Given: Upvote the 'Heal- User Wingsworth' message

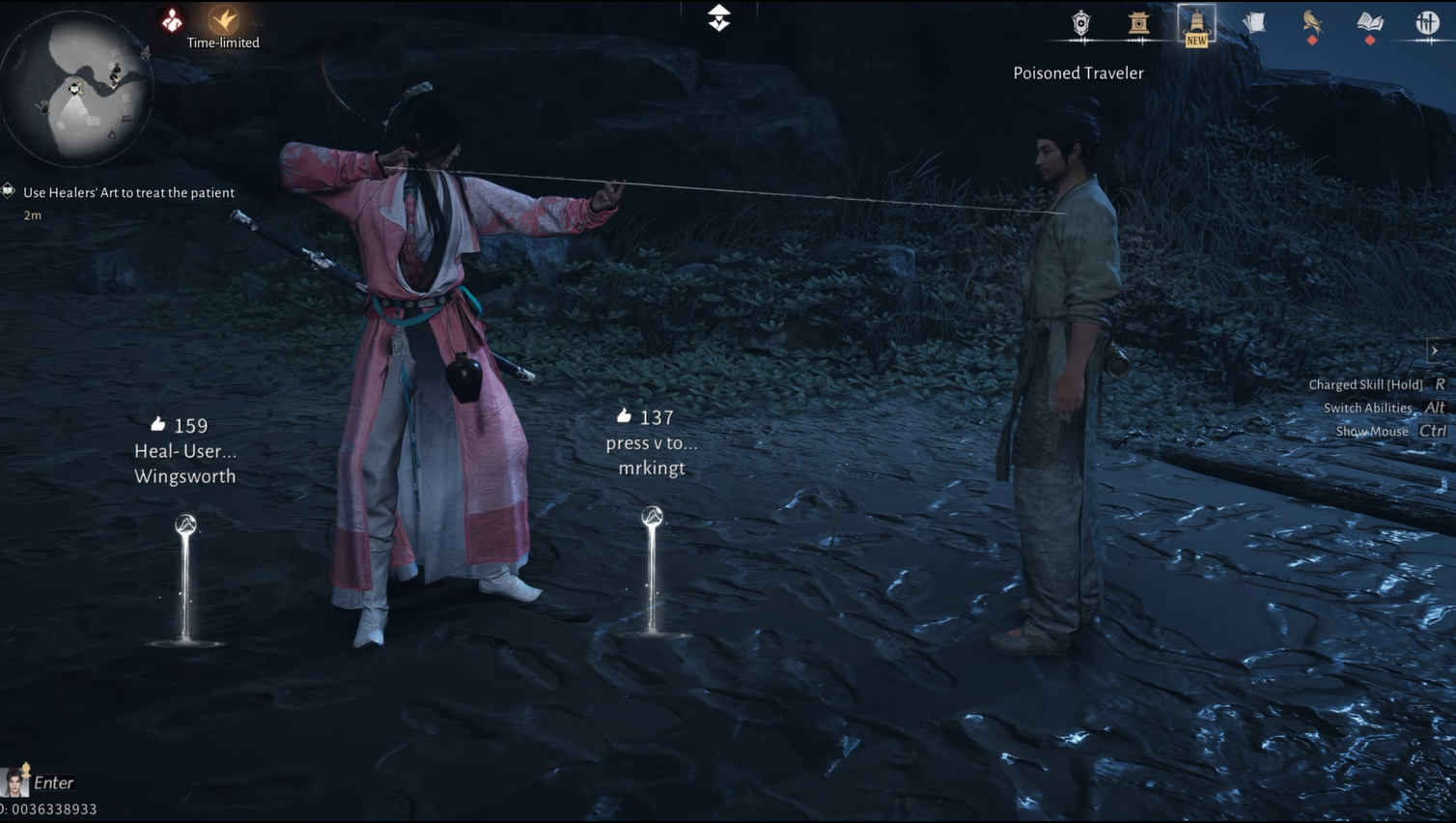Looking at the screenshot, I should point(157,423).
